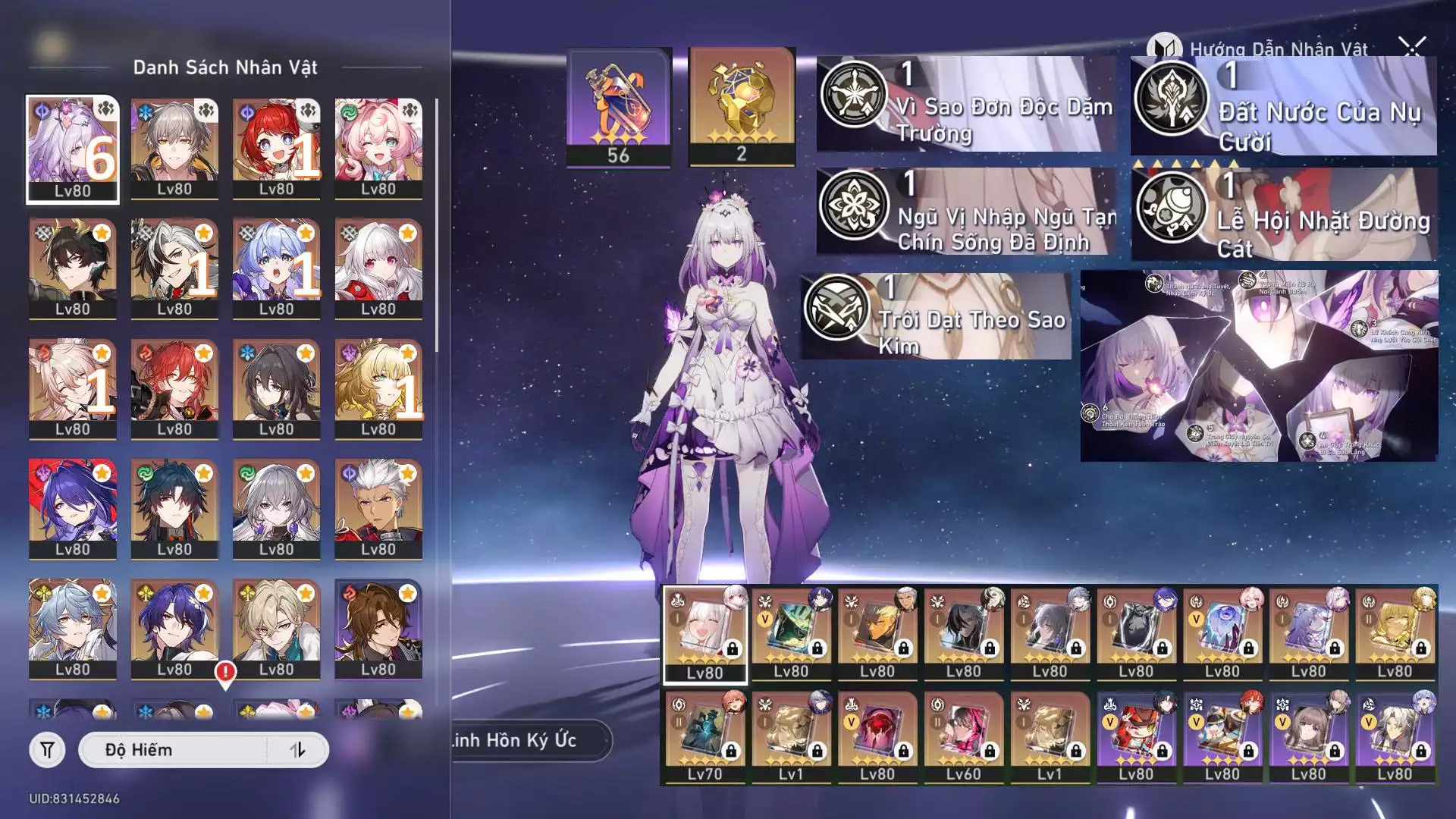Pick the Lv70 light cone card
Image resolution: width=1456 pixels, height=819 pixels.
[704, 737]
